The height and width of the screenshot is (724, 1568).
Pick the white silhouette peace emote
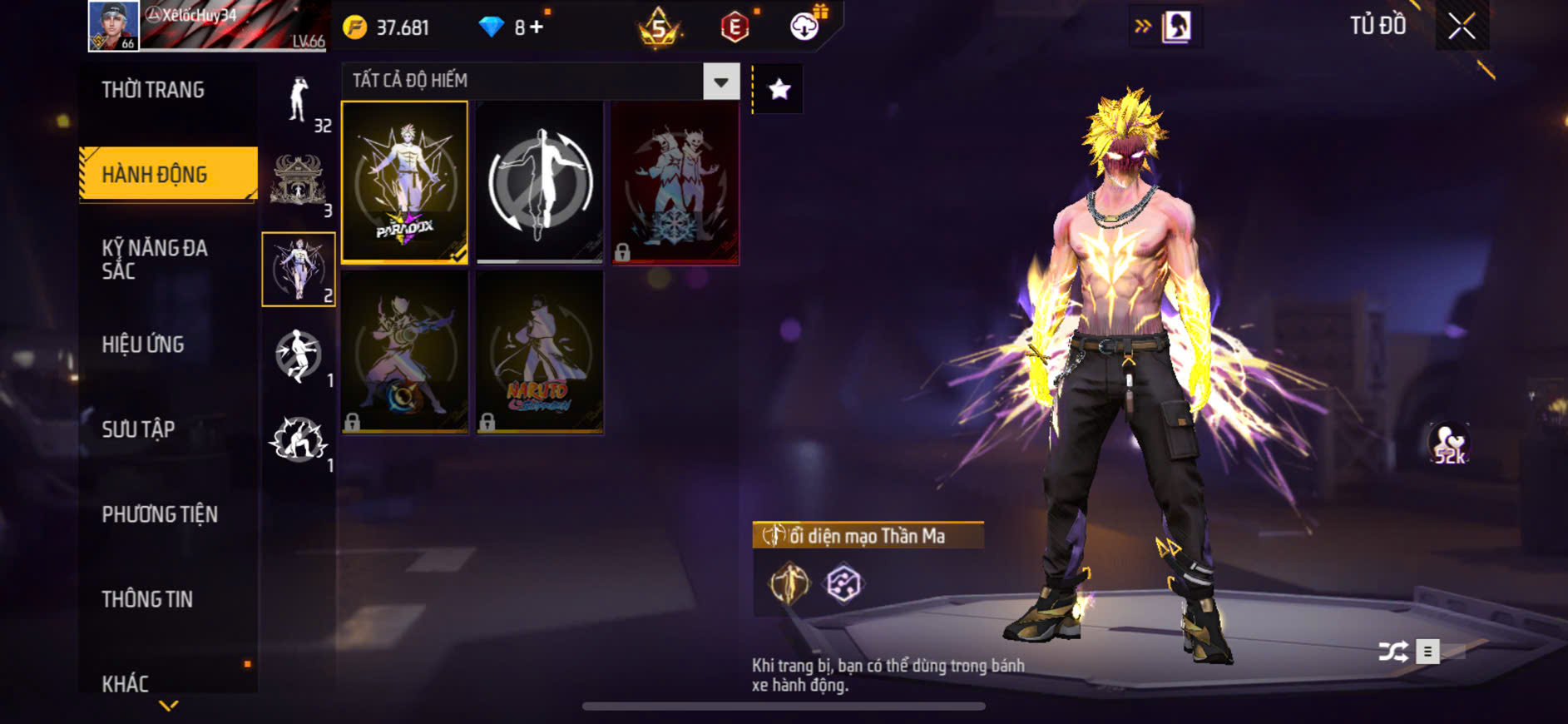(x=540, y=182)
